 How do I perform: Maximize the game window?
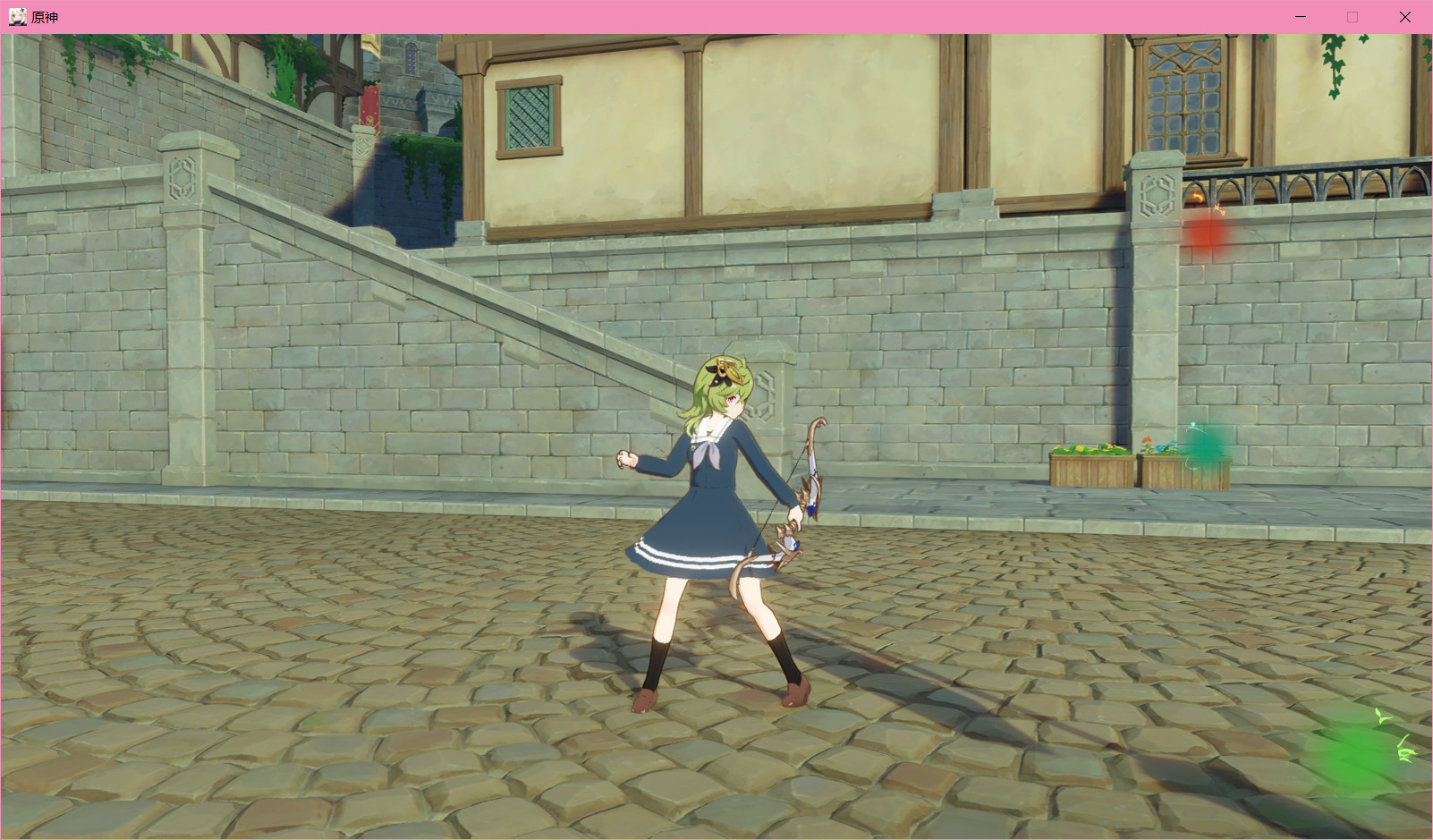point(1352,16)
